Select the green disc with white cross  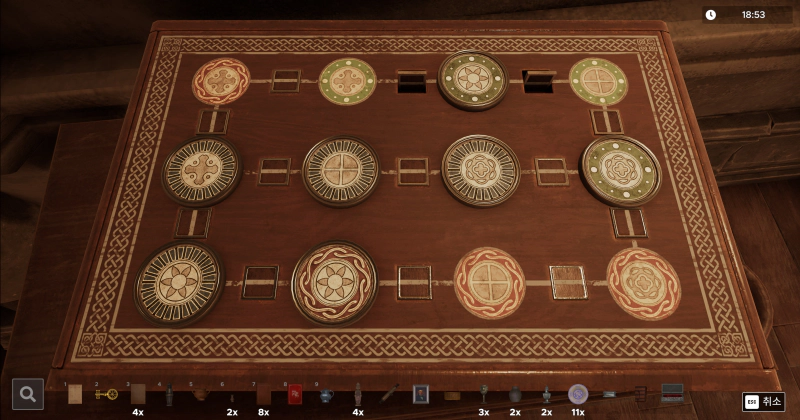coord(598,81)
